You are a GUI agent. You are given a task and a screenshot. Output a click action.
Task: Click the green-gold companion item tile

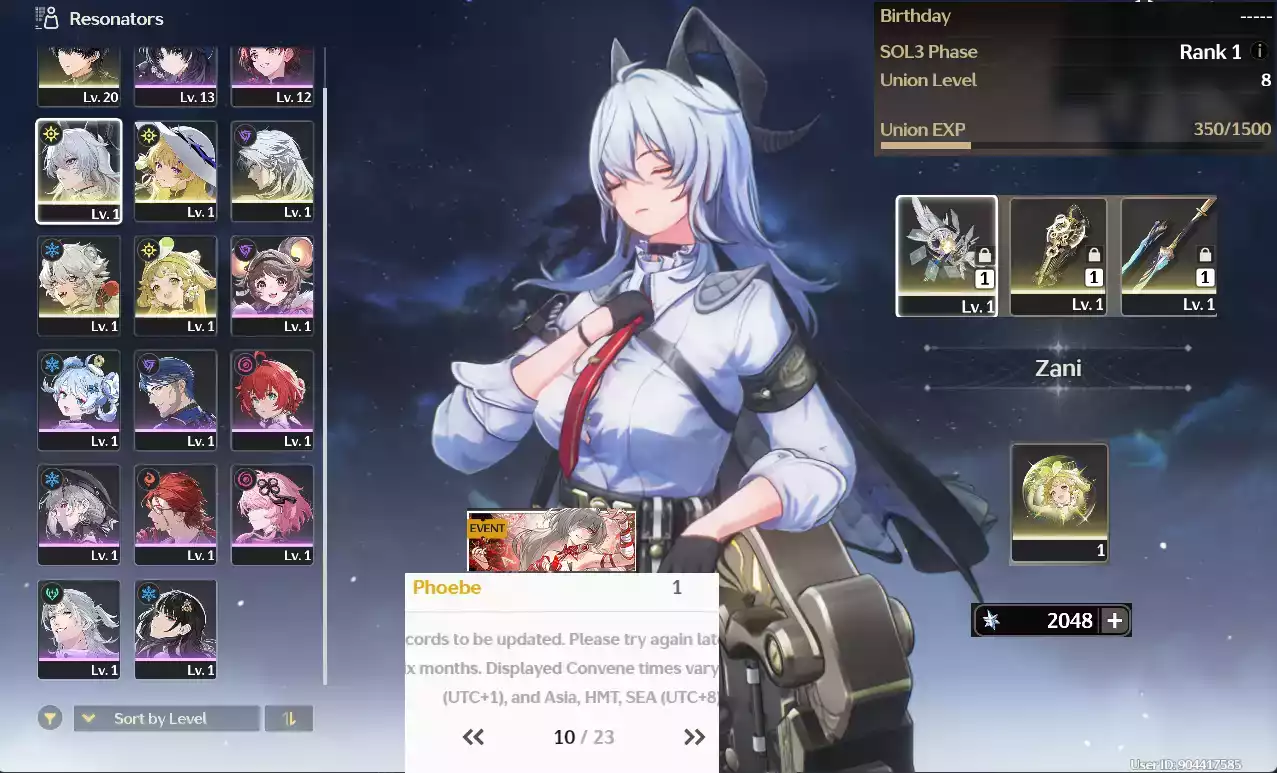pyautogui.click(x=1059, y=503)
